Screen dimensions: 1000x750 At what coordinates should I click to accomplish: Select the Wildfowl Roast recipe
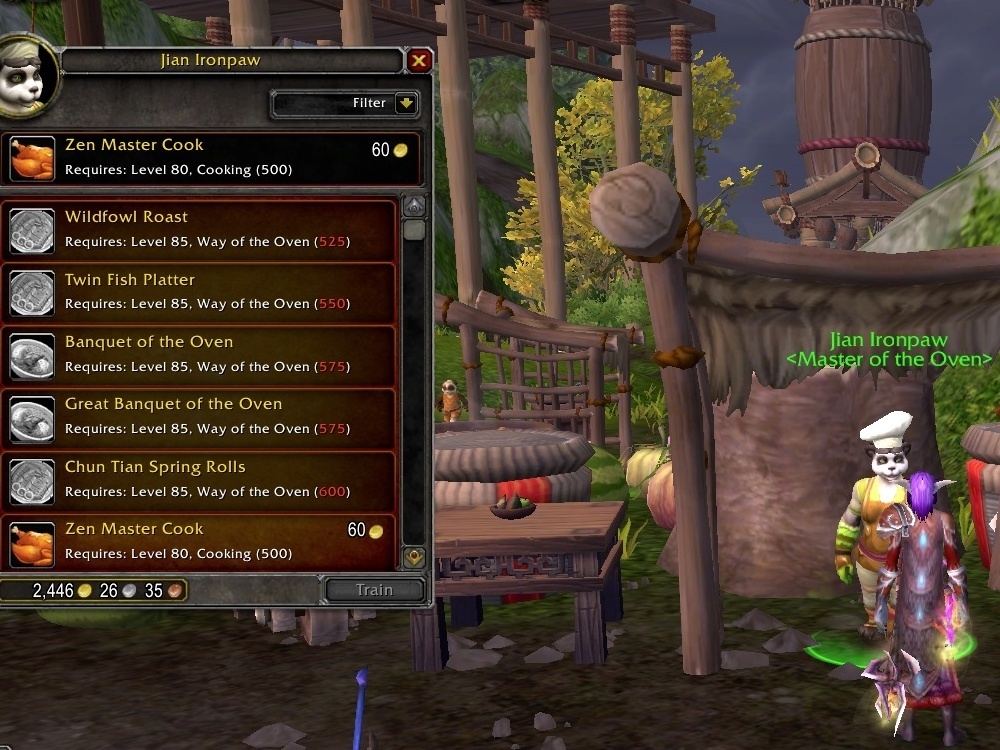click(200, 230)
